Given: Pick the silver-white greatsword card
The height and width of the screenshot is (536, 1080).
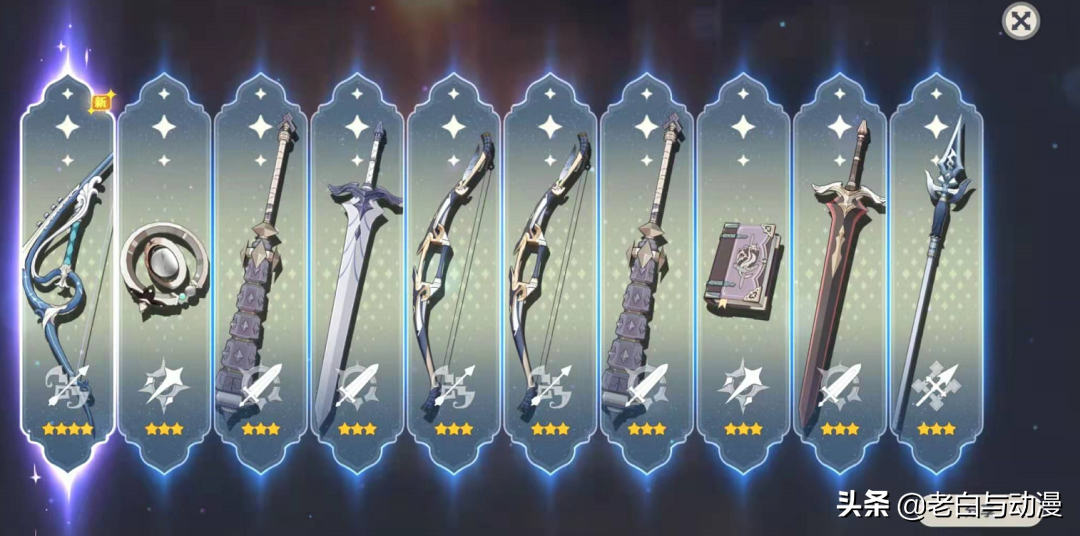Looking at the screenshot, I should click(357, 270).
